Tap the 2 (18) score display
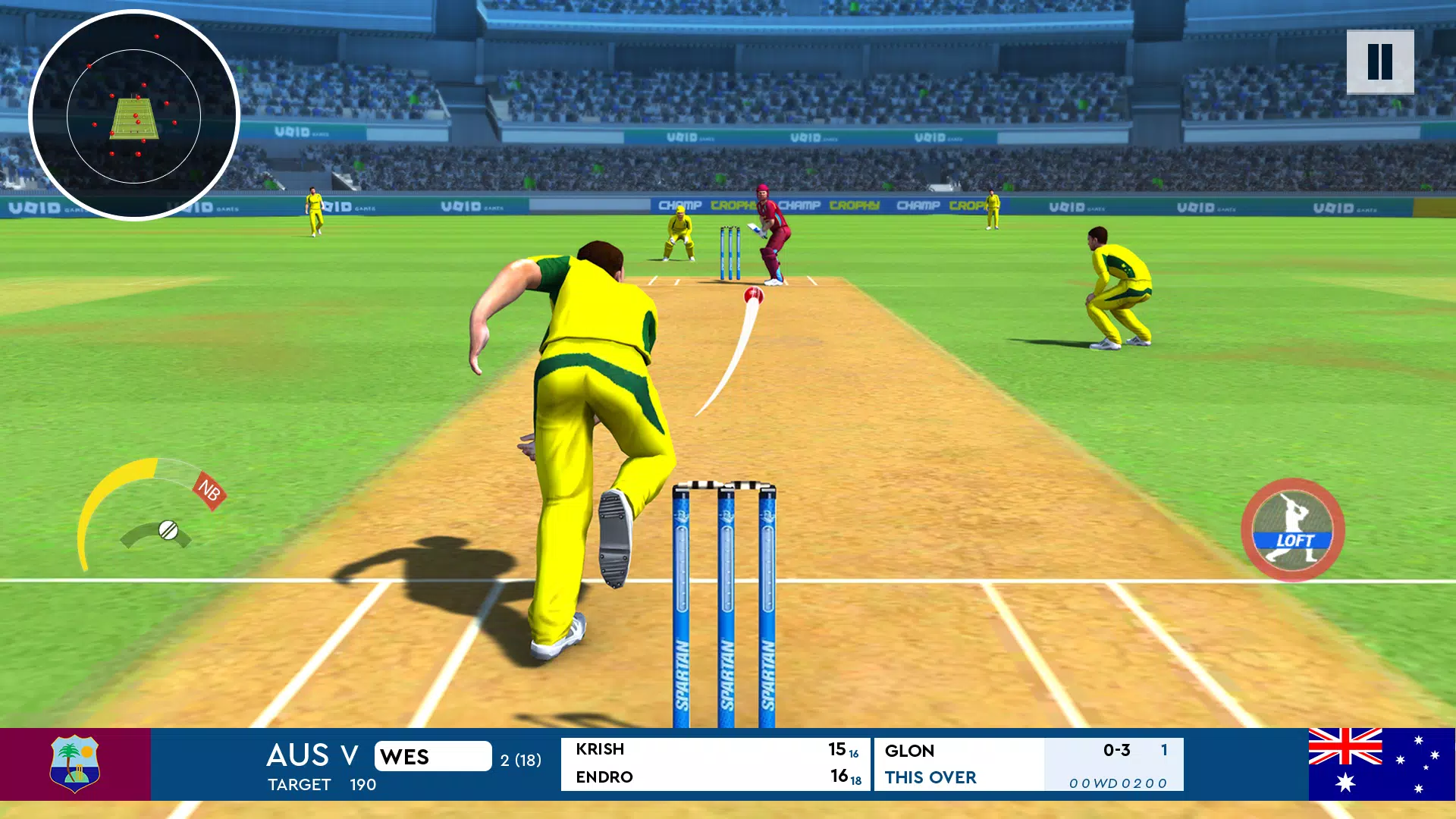This screenshot has height=819, width=1456. pos(518,758)
